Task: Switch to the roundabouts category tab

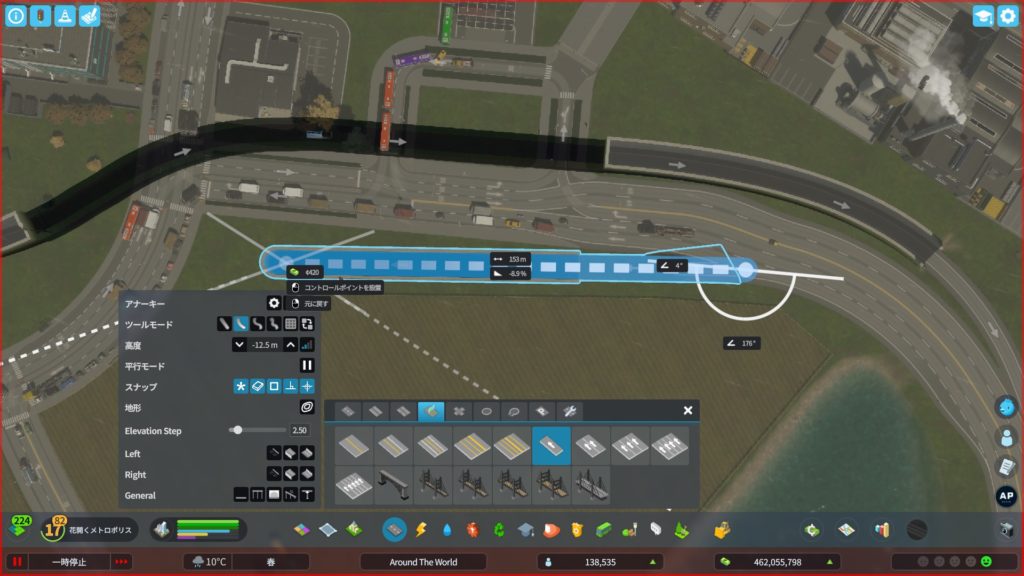Action: coord(487,411)
